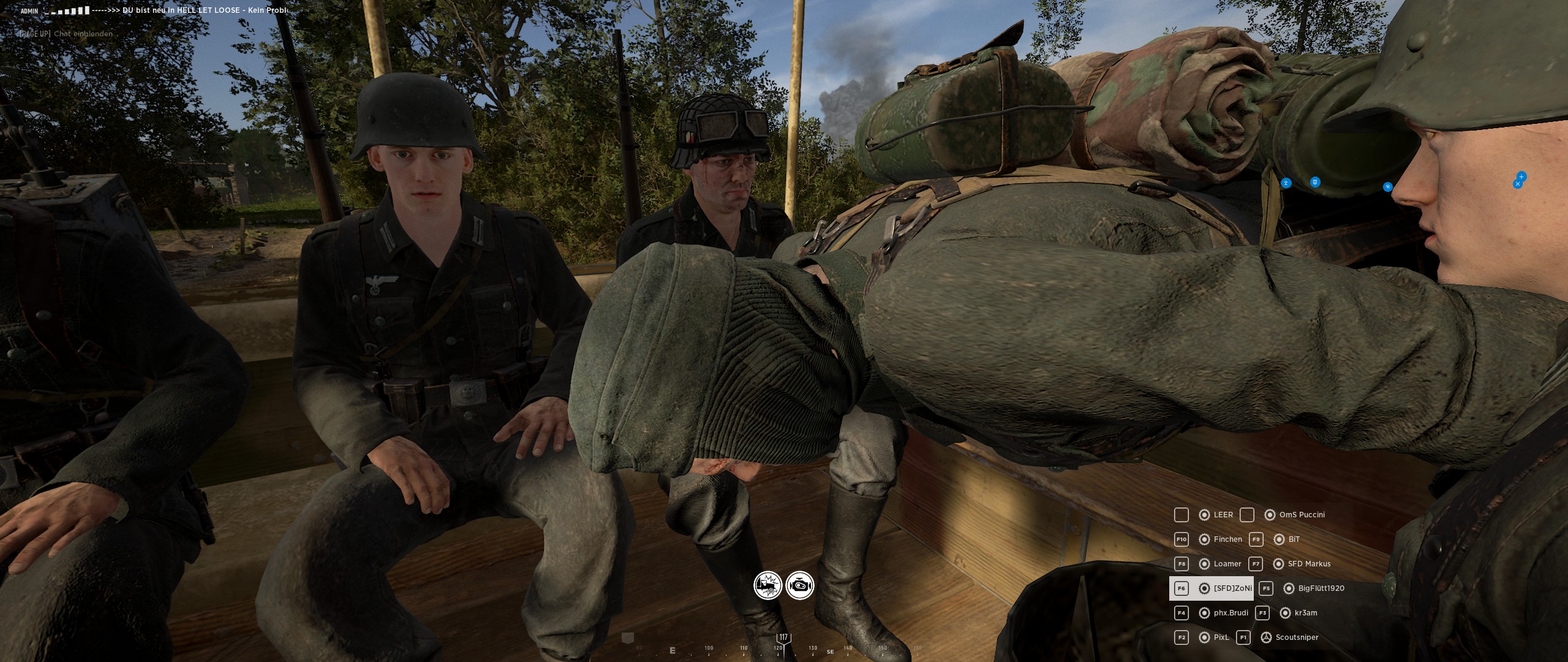Image resolution: width=1568 pixels, height=662 pixels.
Task: Select the empty LEER seat entry
Action: (1223, 515)
